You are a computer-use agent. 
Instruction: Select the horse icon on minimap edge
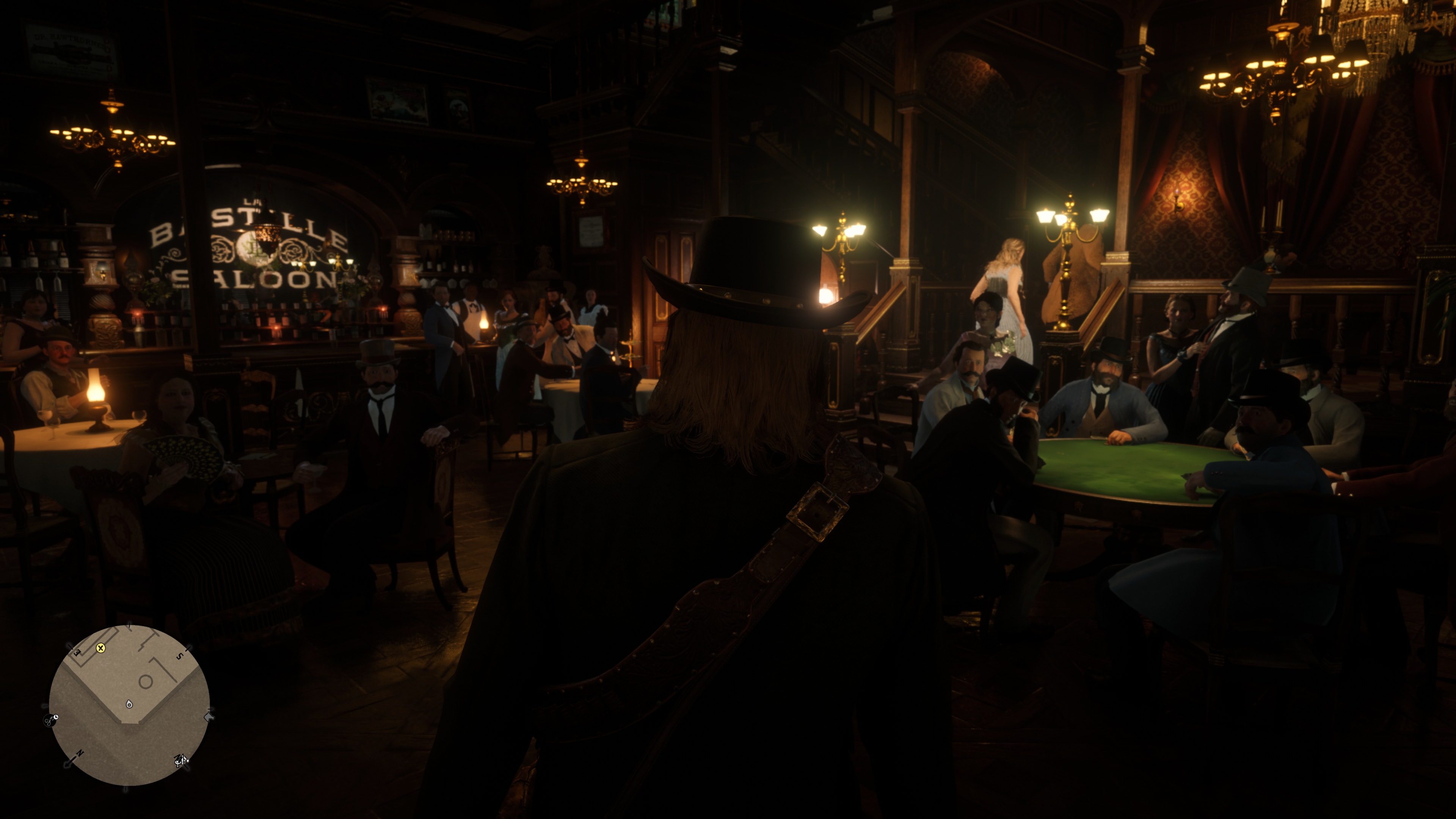[x=209, y=717]
